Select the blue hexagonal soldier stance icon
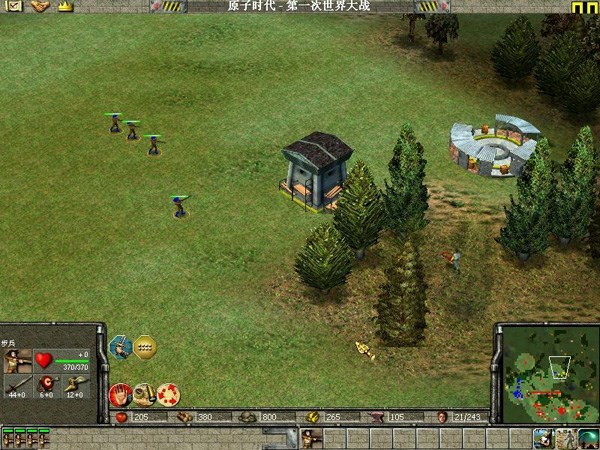Viewport: 600px width, 450px height. [x=120, y=347]
